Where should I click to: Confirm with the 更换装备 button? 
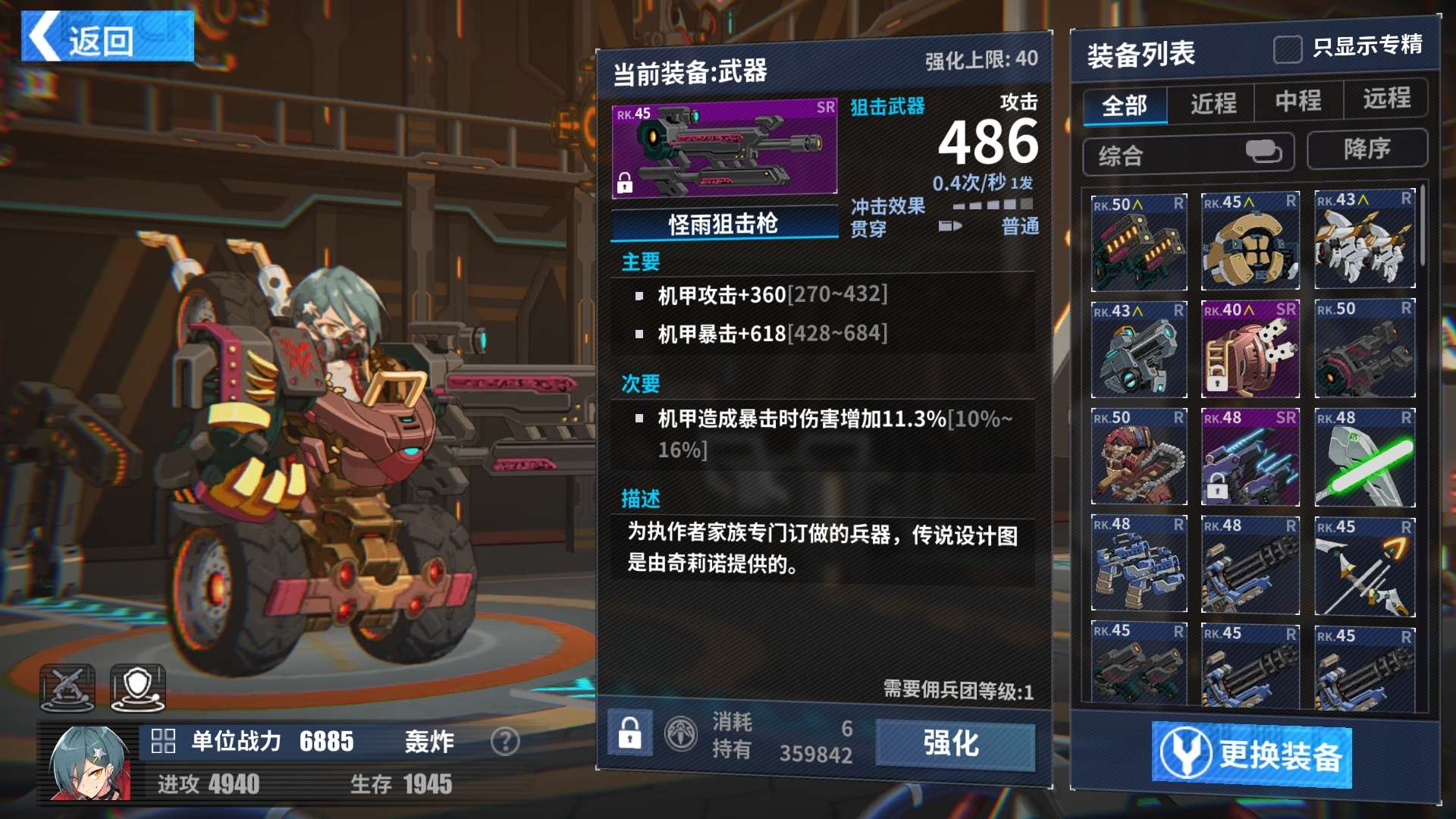[x=1251, y=753]
